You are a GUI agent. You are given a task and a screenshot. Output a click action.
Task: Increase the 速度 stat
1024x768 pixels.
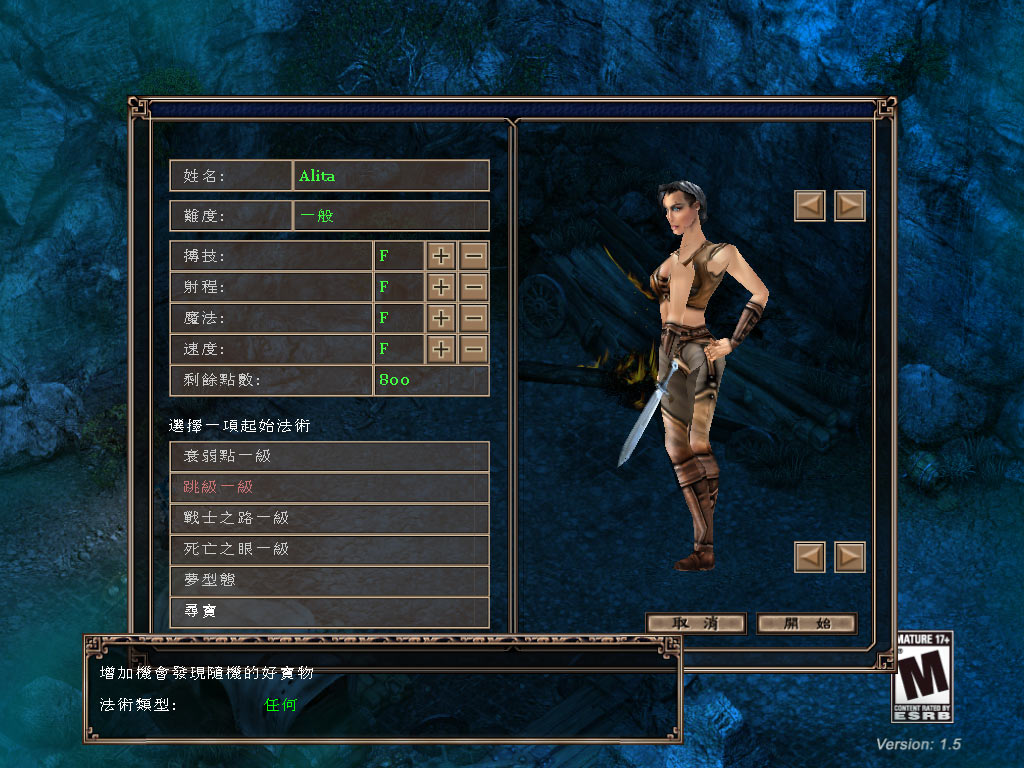pos(441,349)
